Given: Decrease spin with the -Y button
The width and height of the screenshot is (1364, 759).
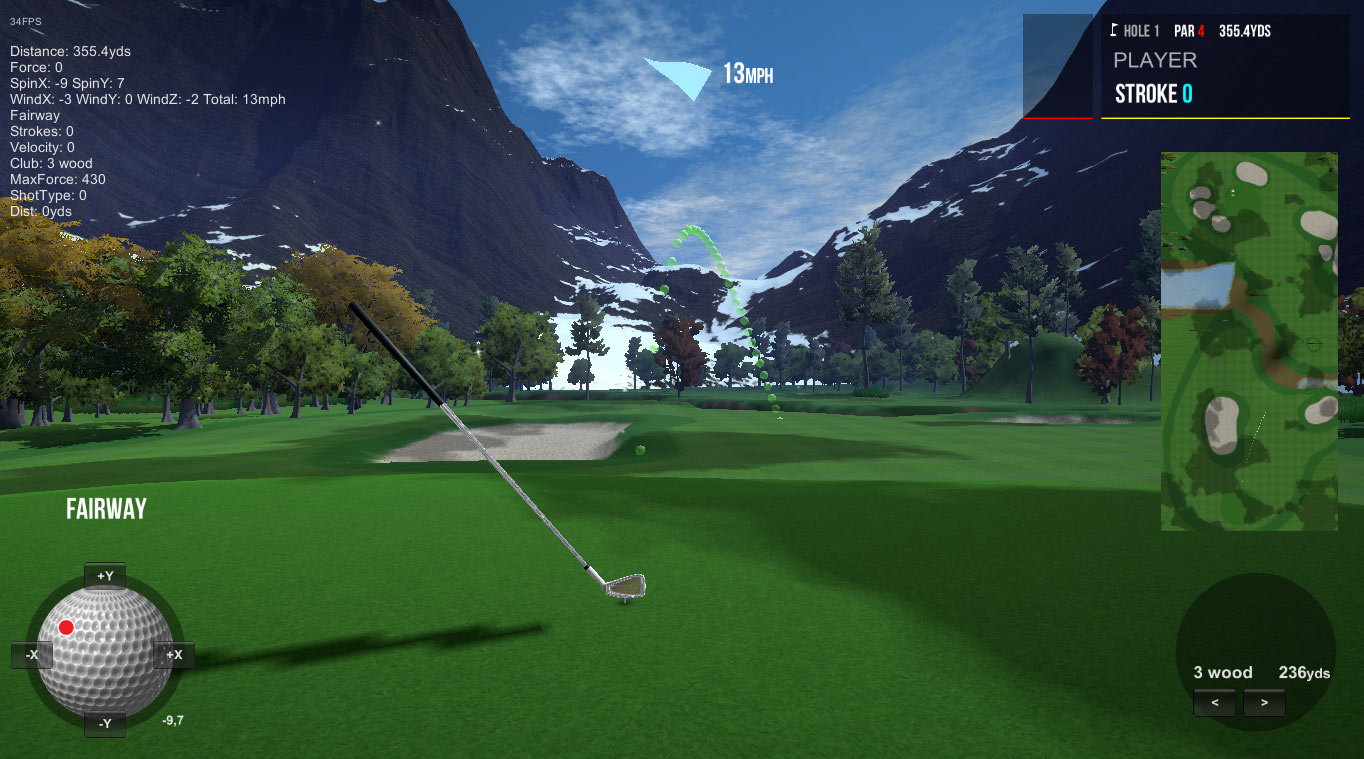Looking at the screenshot, I should (105, 723).
